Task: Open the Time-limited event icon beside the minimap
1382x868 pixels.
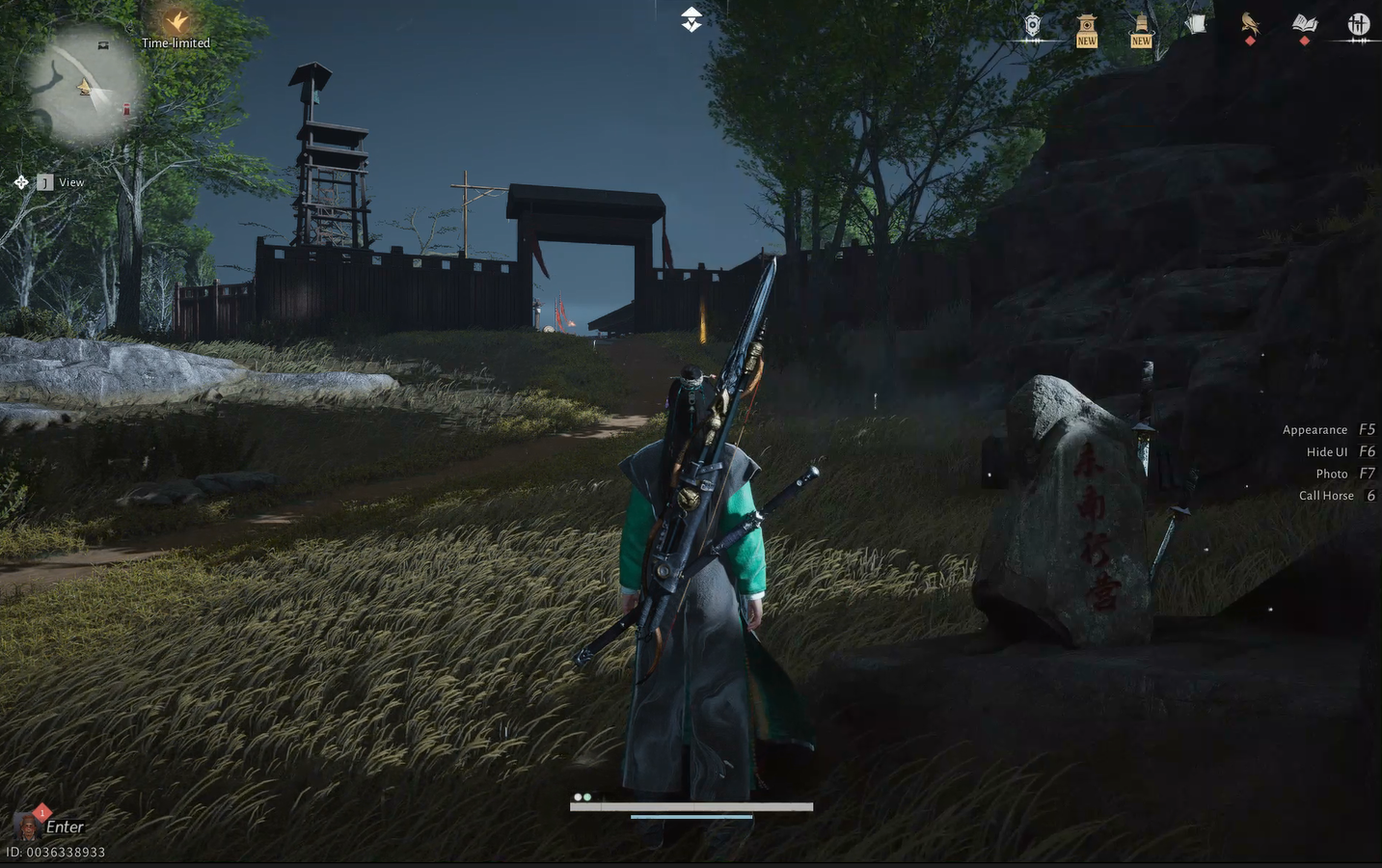Action: pyautogui.click(x=176, y=22)
